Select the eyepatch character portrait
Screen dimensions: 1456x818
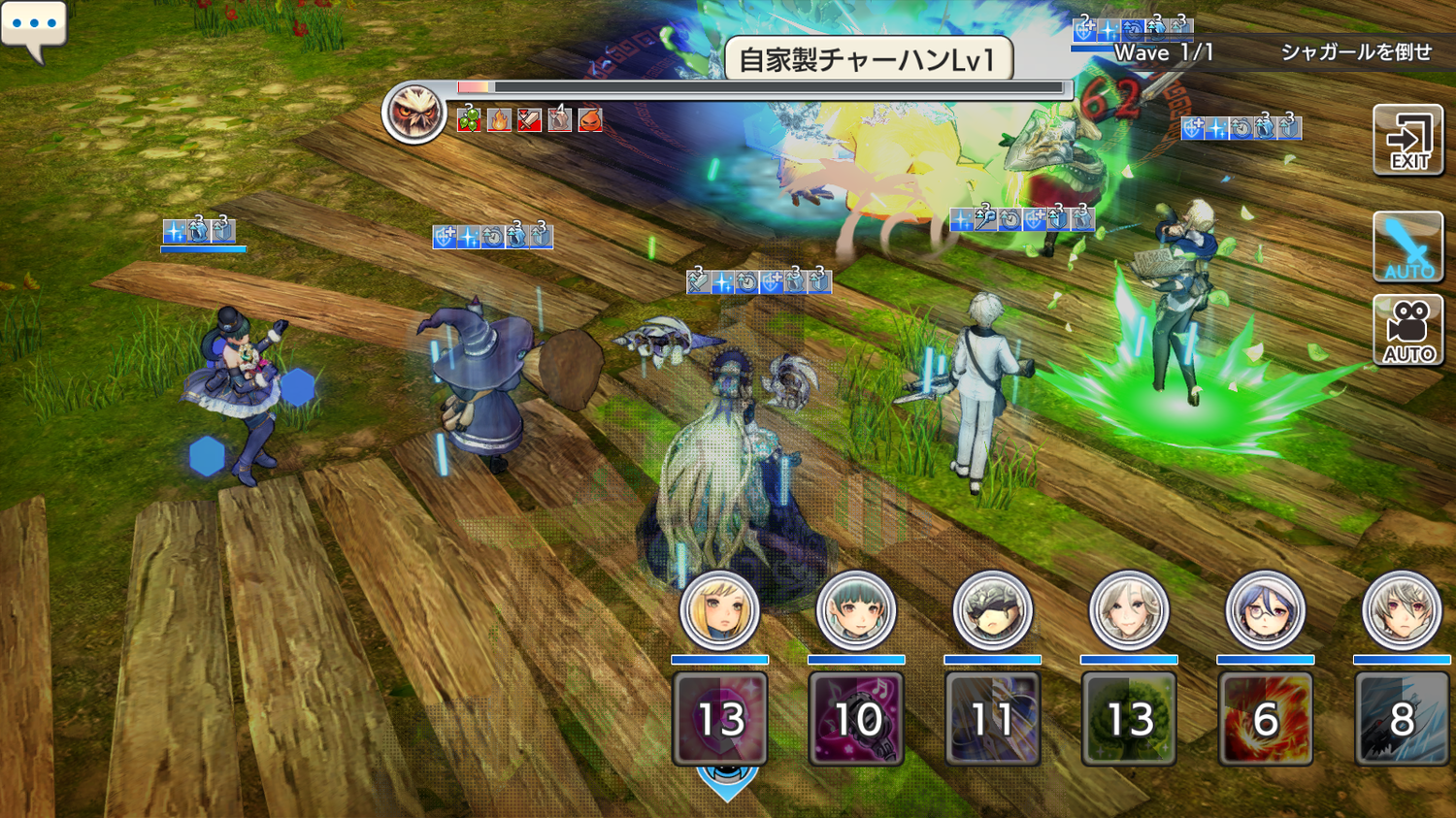click(x=992, y=611)
